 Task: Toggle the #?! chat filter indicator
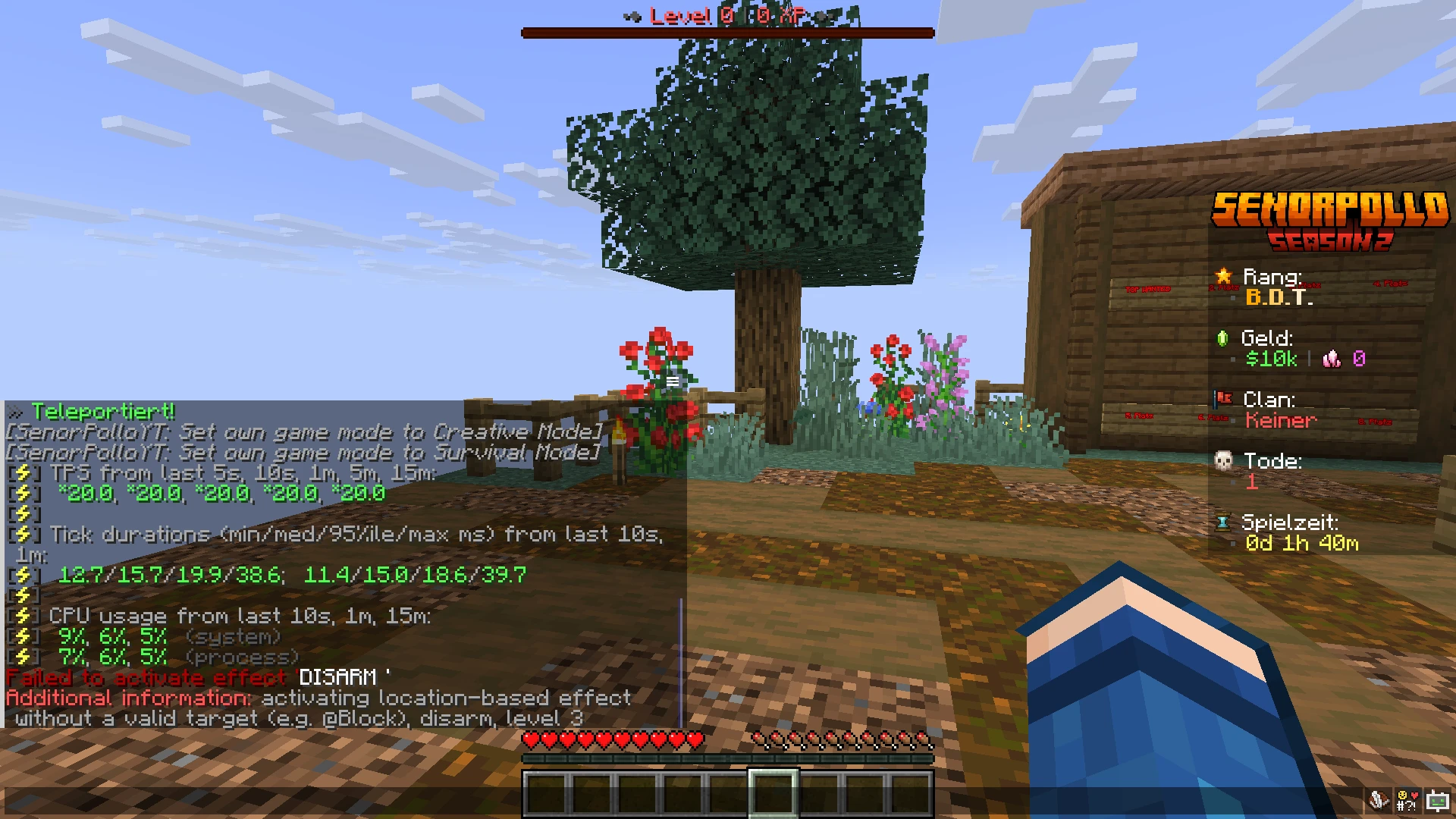click(x=1407, y=800)
